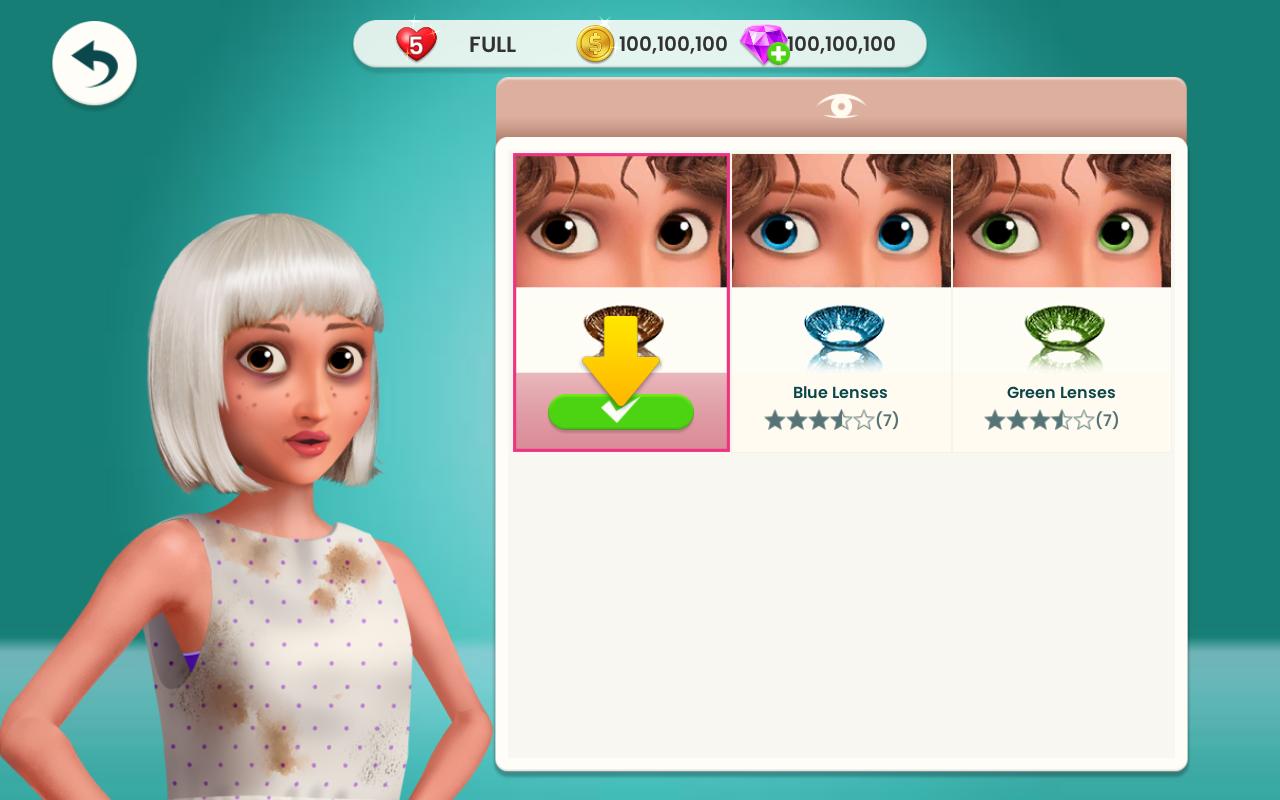
Task: Select the Blue Lenses eye preview
Action: [x=841, y=220]
